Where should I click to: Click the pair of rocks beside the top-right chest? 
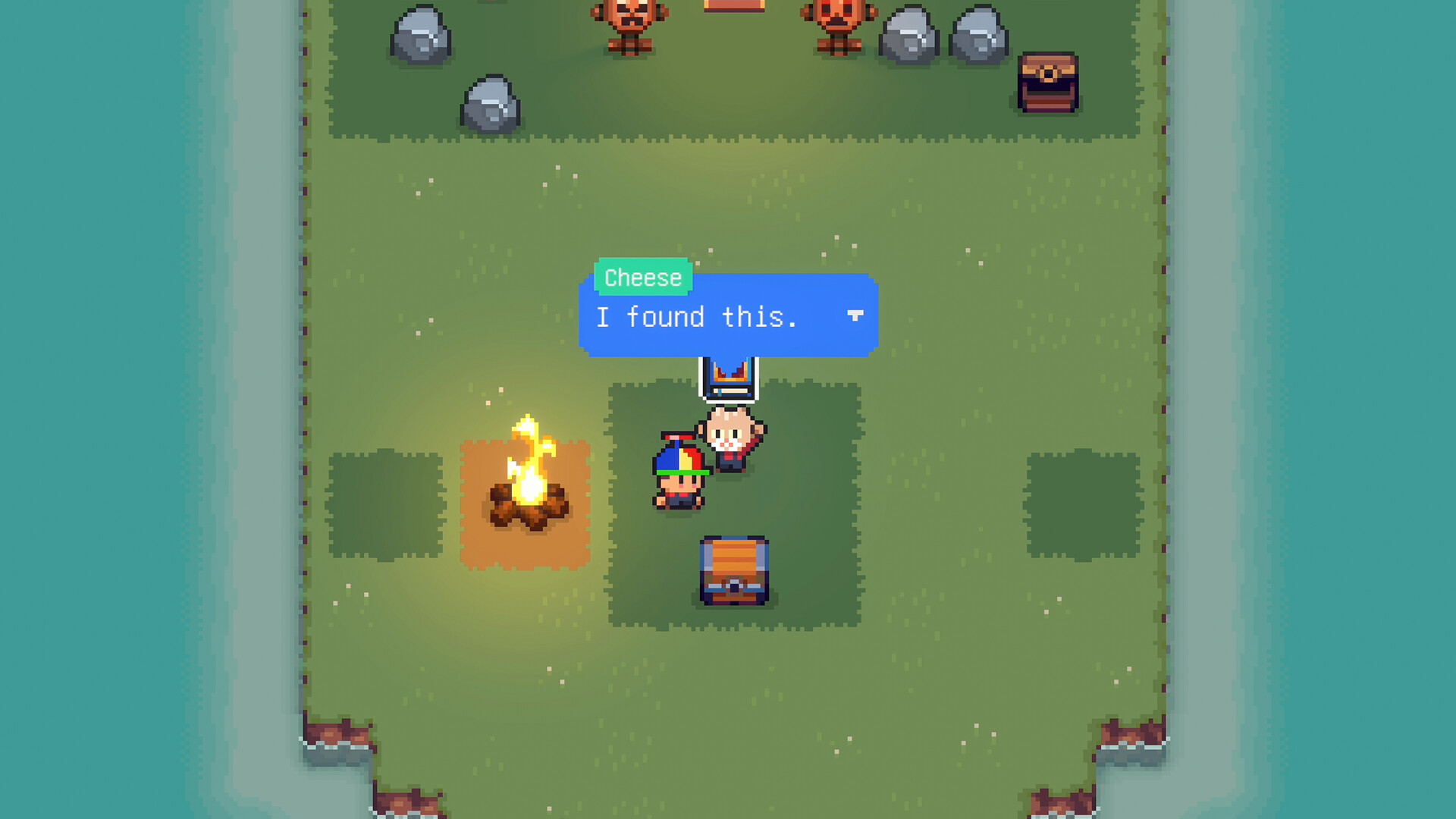[x=944, y=34]
